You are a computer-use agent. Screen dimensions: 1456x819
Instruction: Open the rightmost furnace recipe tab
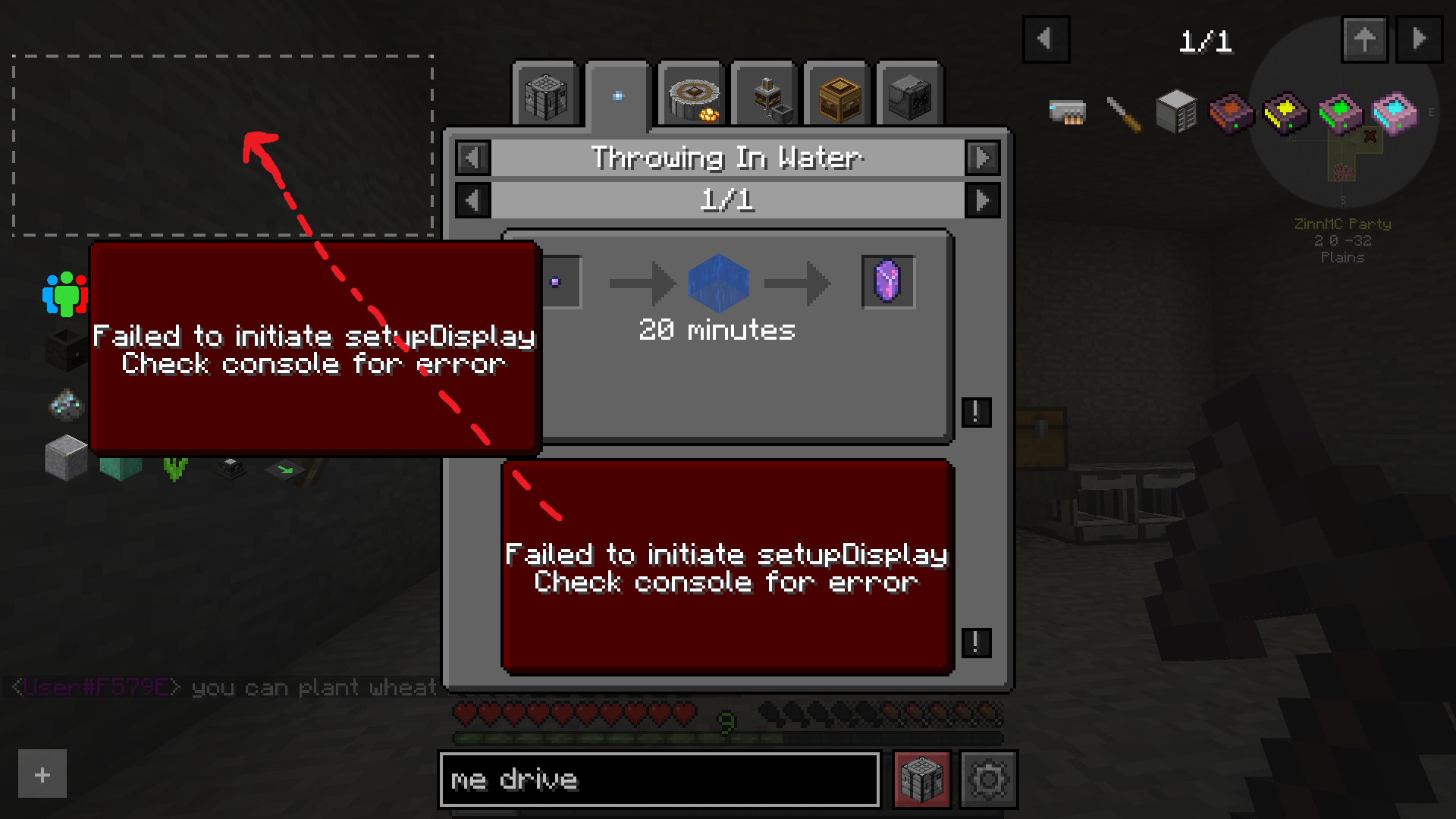(x=909, y=94)
